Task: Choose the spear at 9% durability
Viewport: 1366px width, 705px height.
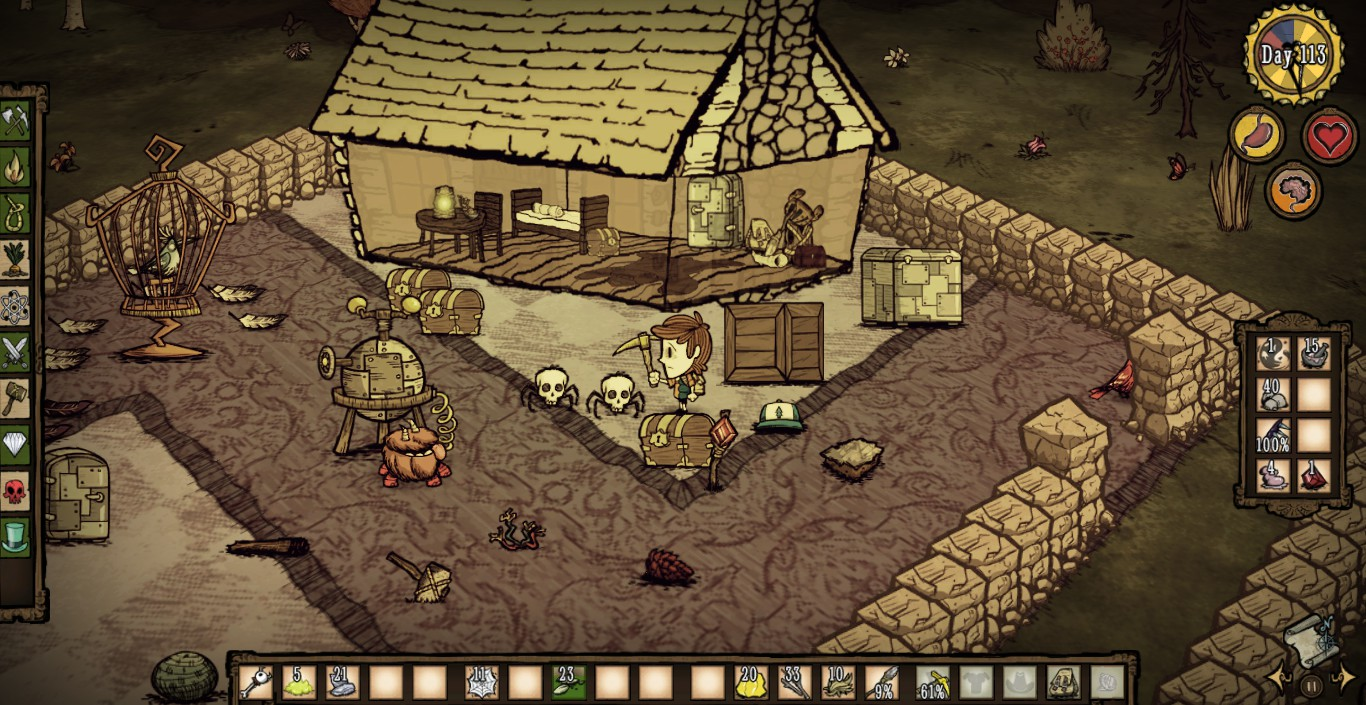Action: 883,683
